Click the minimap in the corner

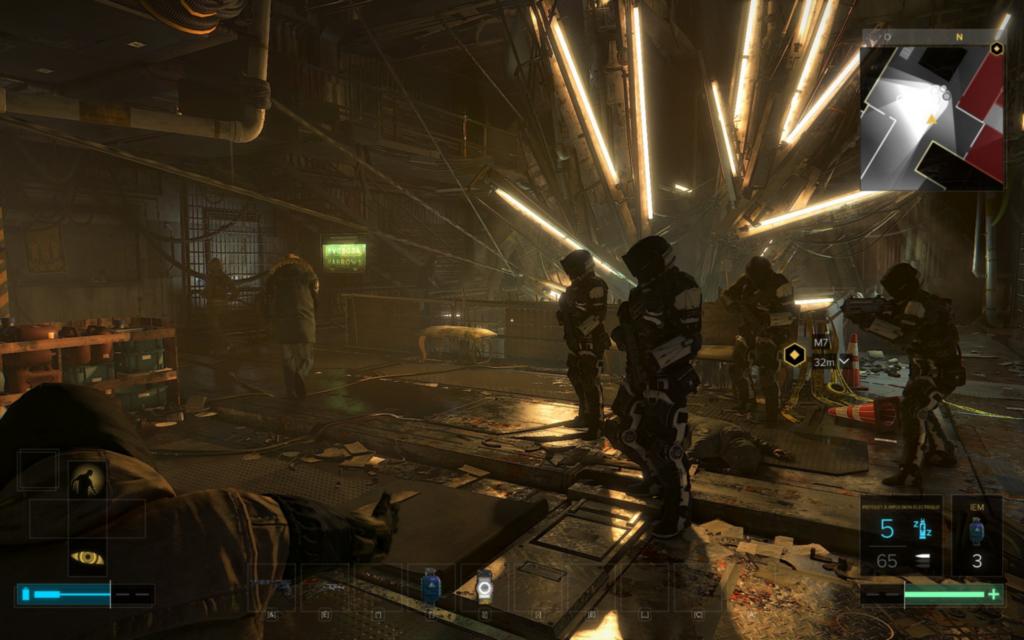click(932, 109)
